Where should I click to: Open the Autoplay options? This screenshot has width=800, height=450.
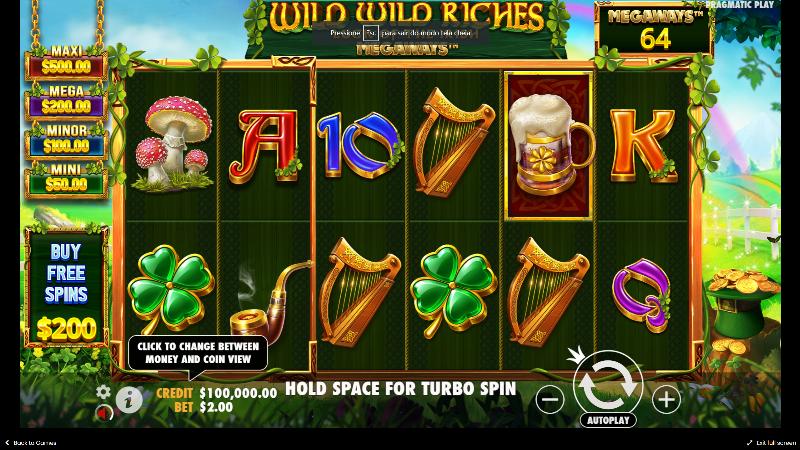608,420
